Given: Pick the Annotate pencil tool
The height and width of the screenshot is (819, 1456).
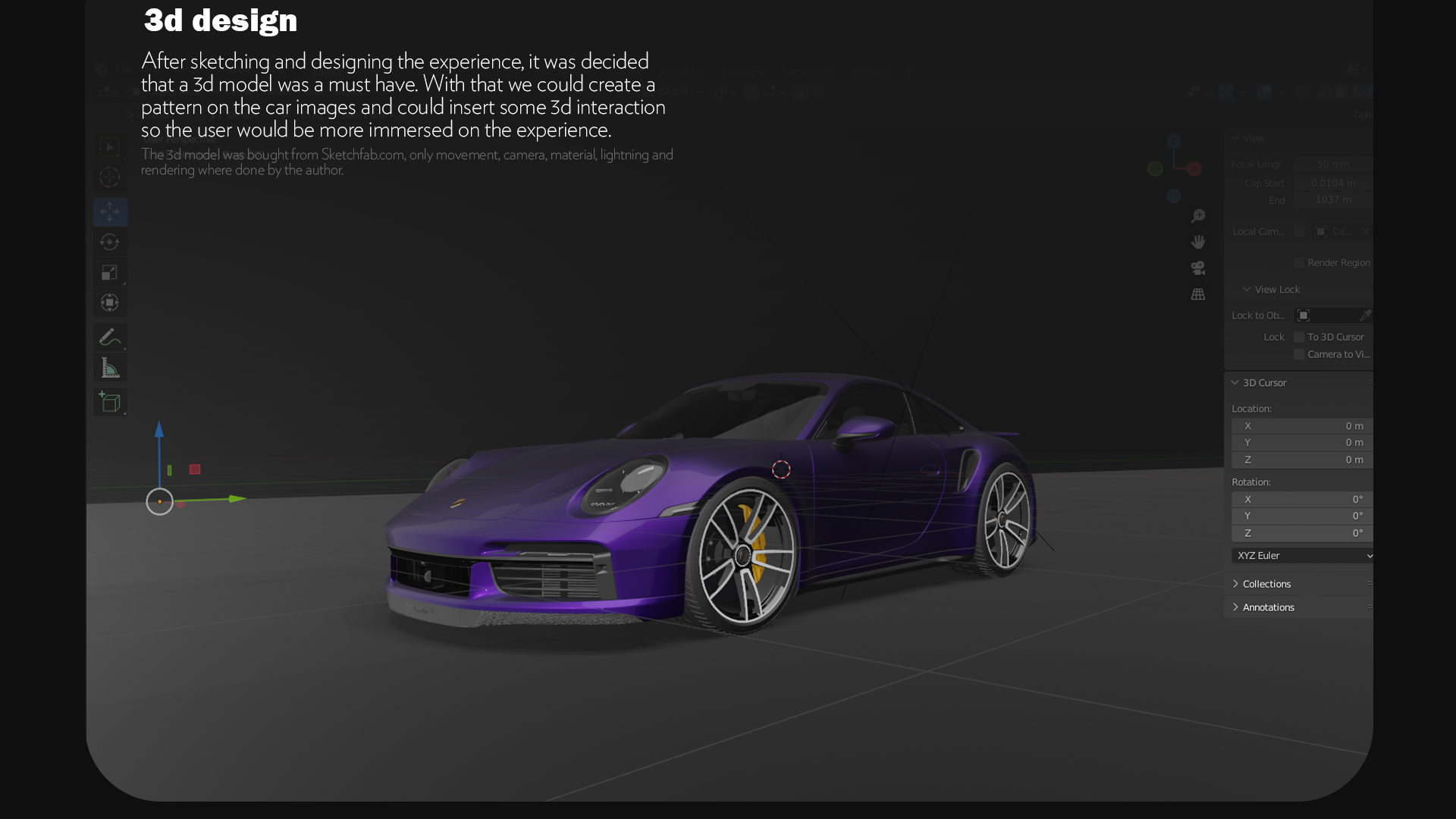Looking at the screenshot, I should 110,337.
